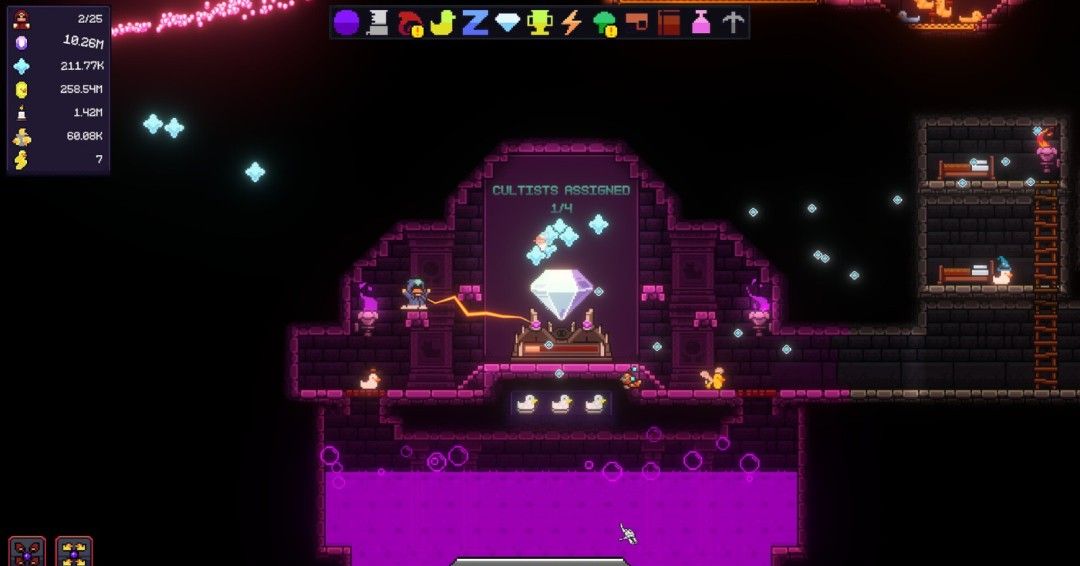
Task: Choose the pink potion flask icon
Action: click(701, 22)
